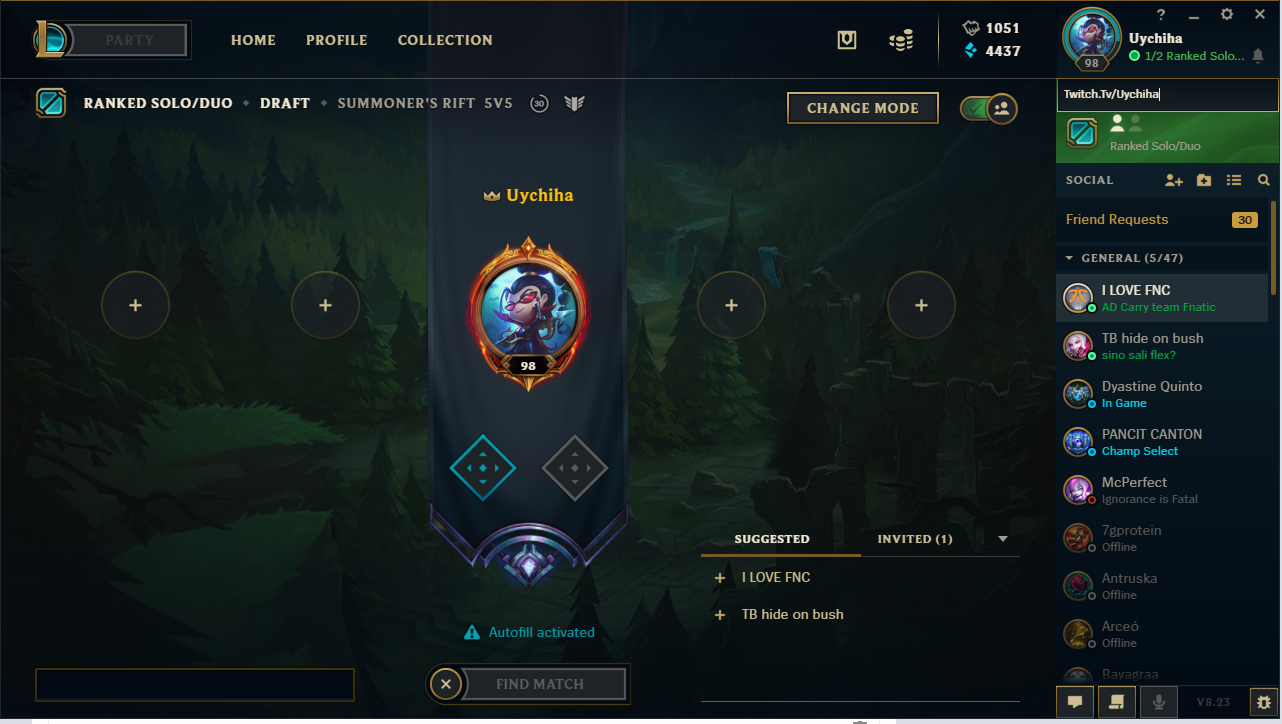Open the Store coins icon
This screenshot has width=1282, height=724.
[901, 40]
